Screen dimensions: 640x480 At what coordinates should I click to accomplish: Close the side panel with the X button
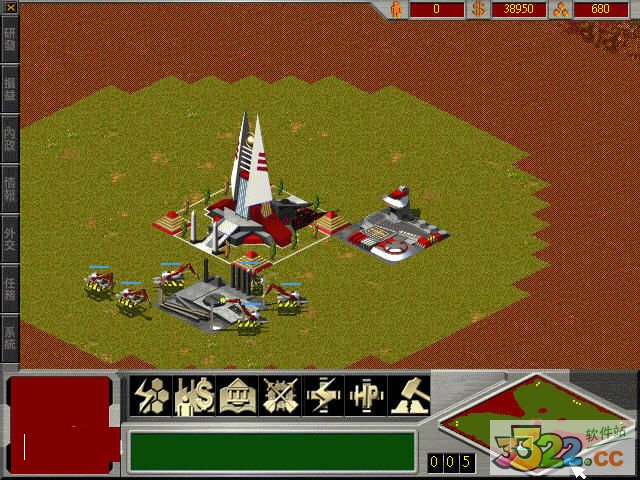[8, 8]
